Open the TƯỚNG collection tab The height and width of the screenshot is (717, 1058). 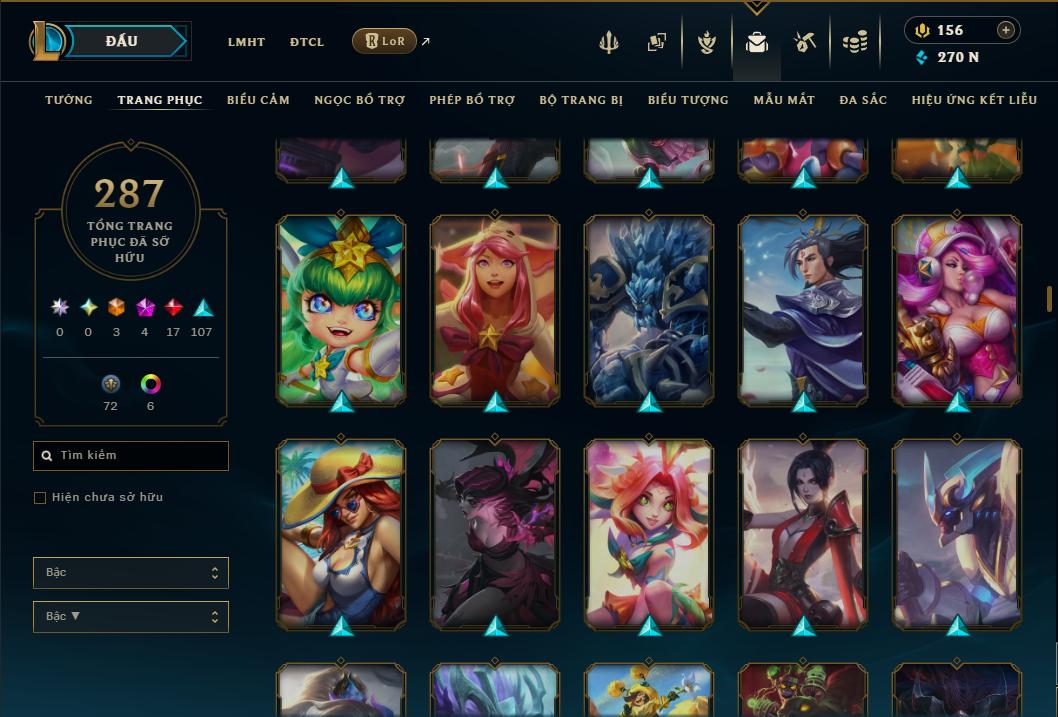tap(69, 100)
